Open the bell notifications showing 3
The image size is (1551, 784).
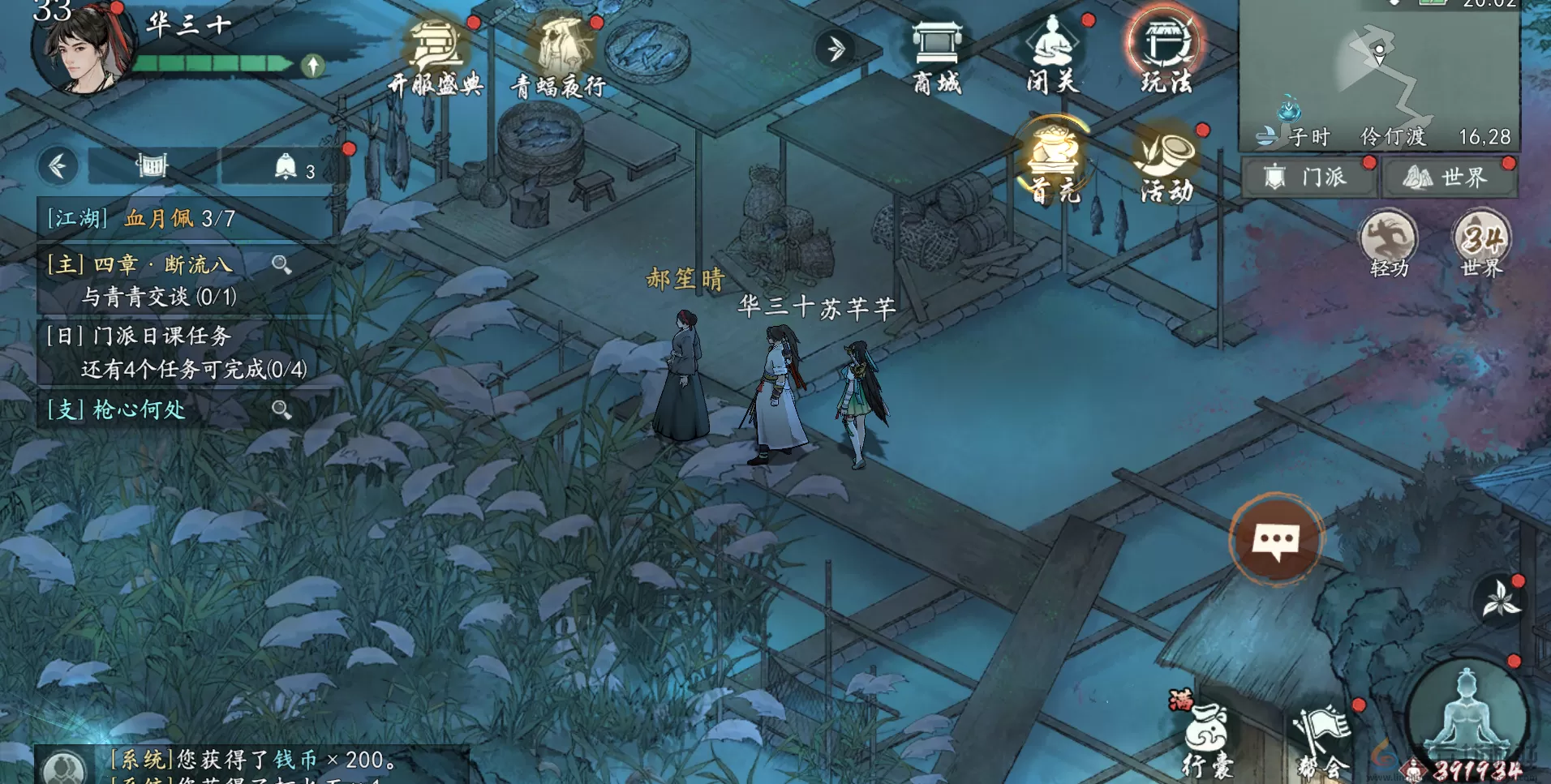(286, 165)
